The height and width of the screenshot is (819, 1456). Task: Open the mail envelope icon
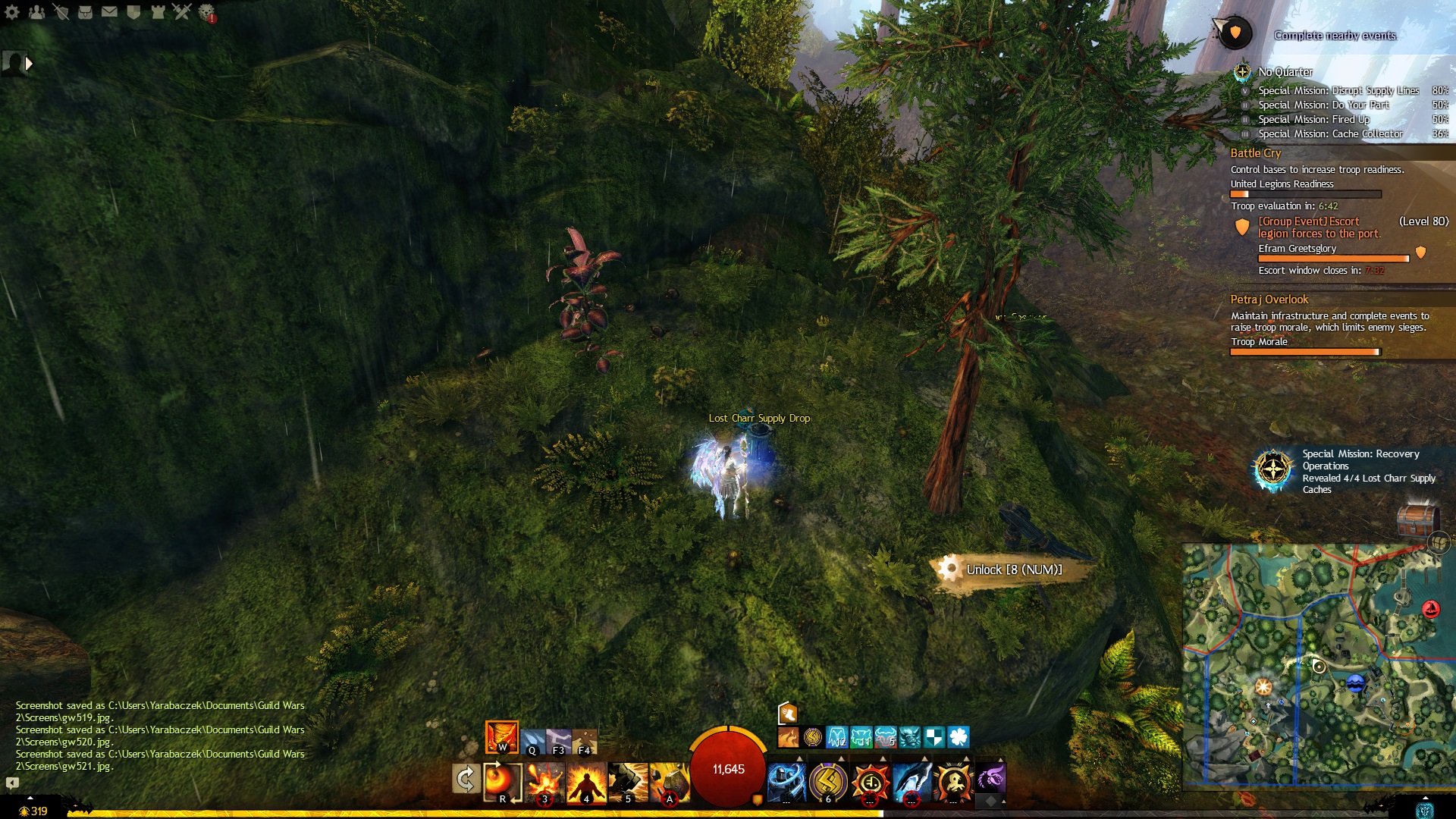click(x=109, y=12)
